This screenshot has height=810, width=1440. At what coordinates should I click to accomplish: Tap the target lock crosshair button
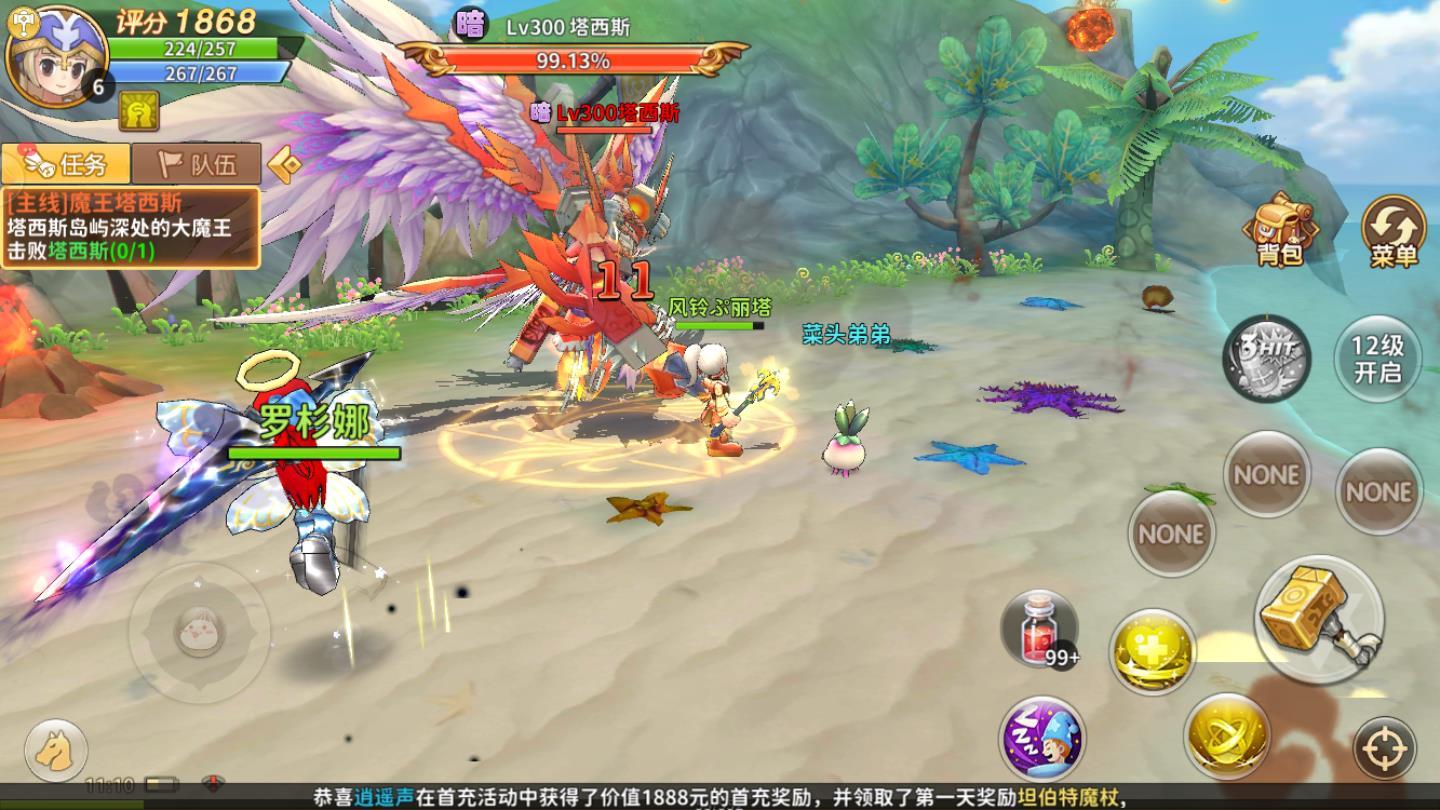point(1384,749)
